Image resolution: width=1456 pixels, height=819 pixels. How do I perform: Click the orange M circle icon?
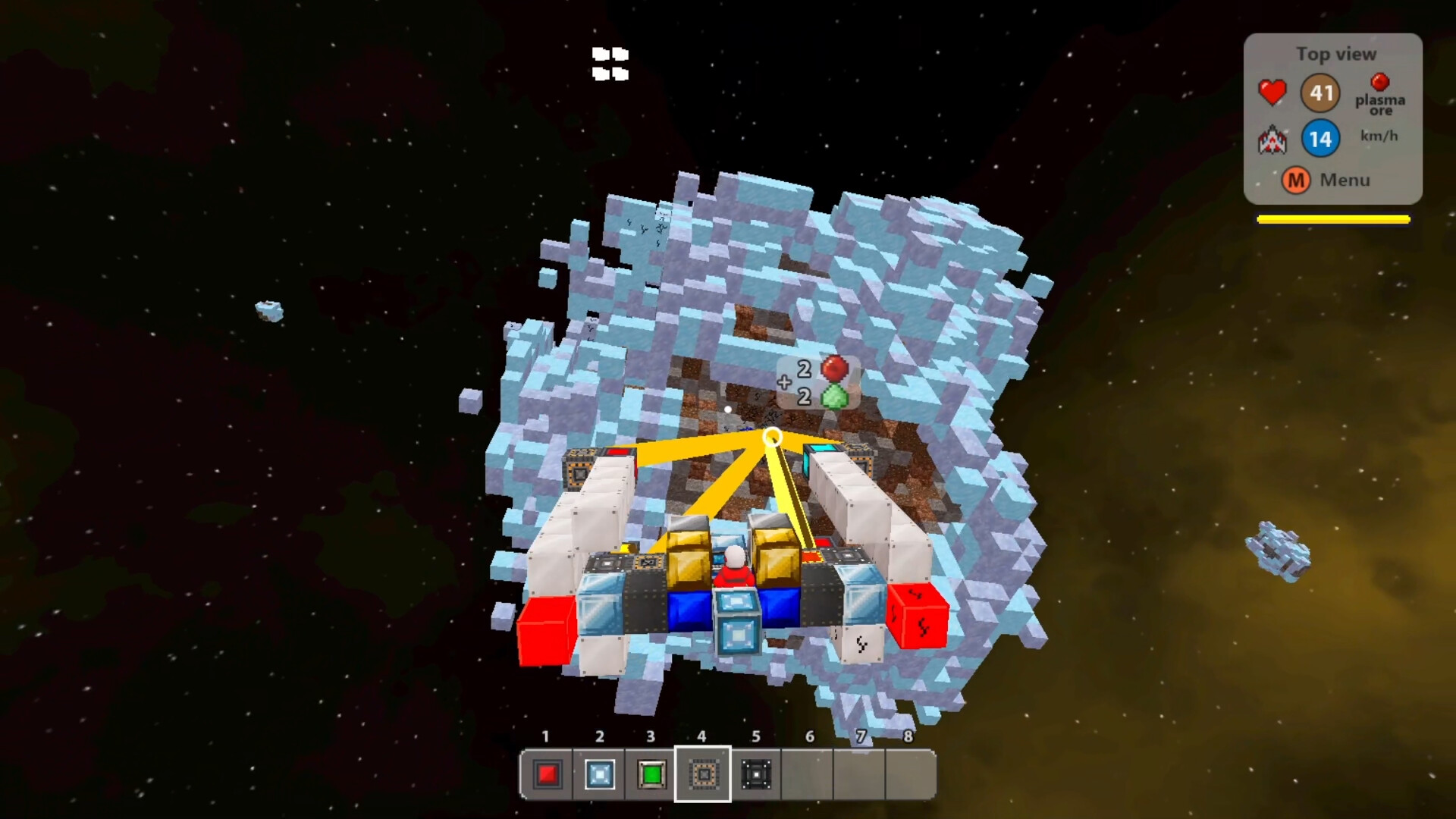pyautogui.click(x=1296, y=181)
